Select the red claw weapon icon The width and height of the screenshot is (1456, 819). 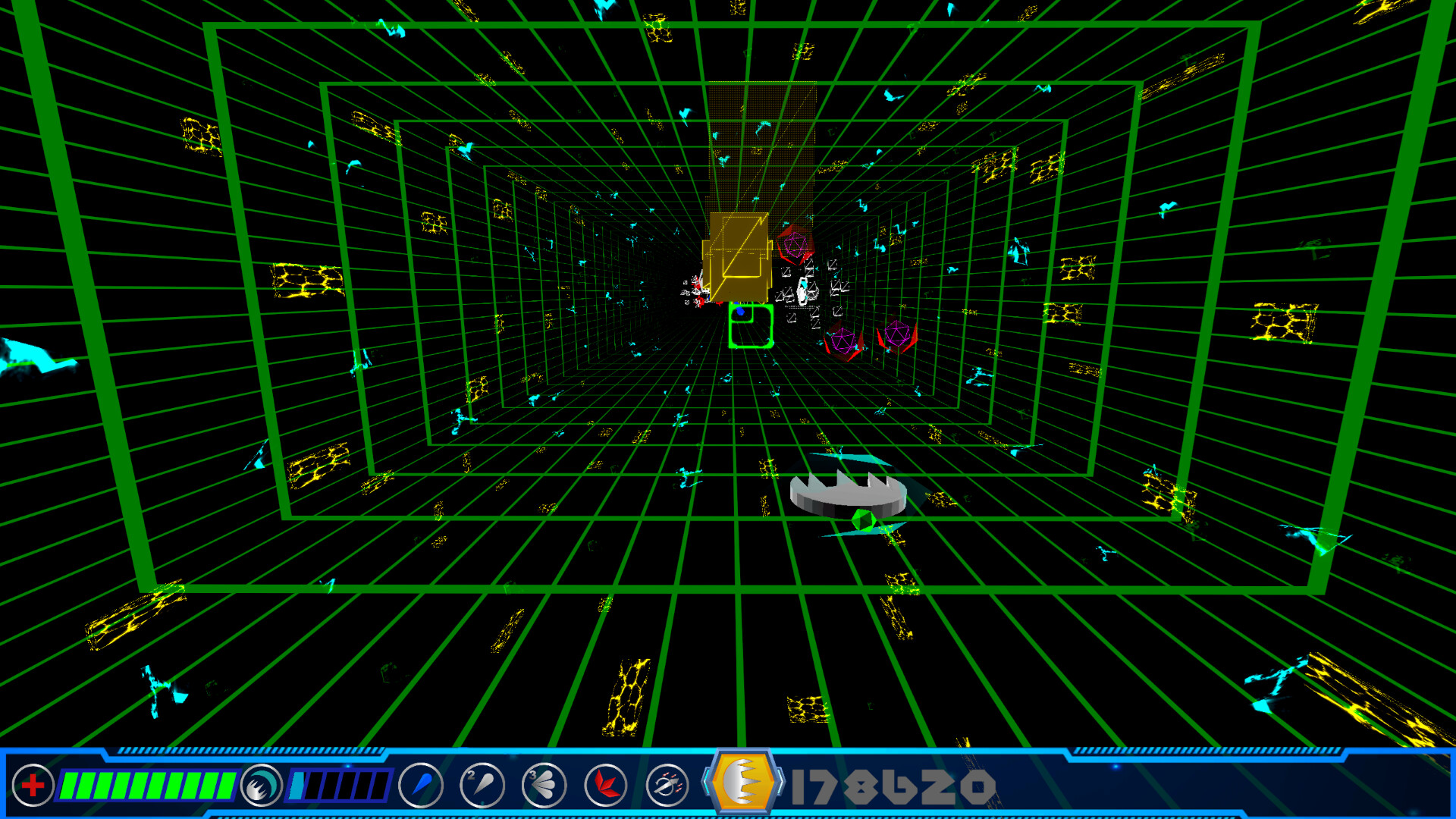click(604, 785)
